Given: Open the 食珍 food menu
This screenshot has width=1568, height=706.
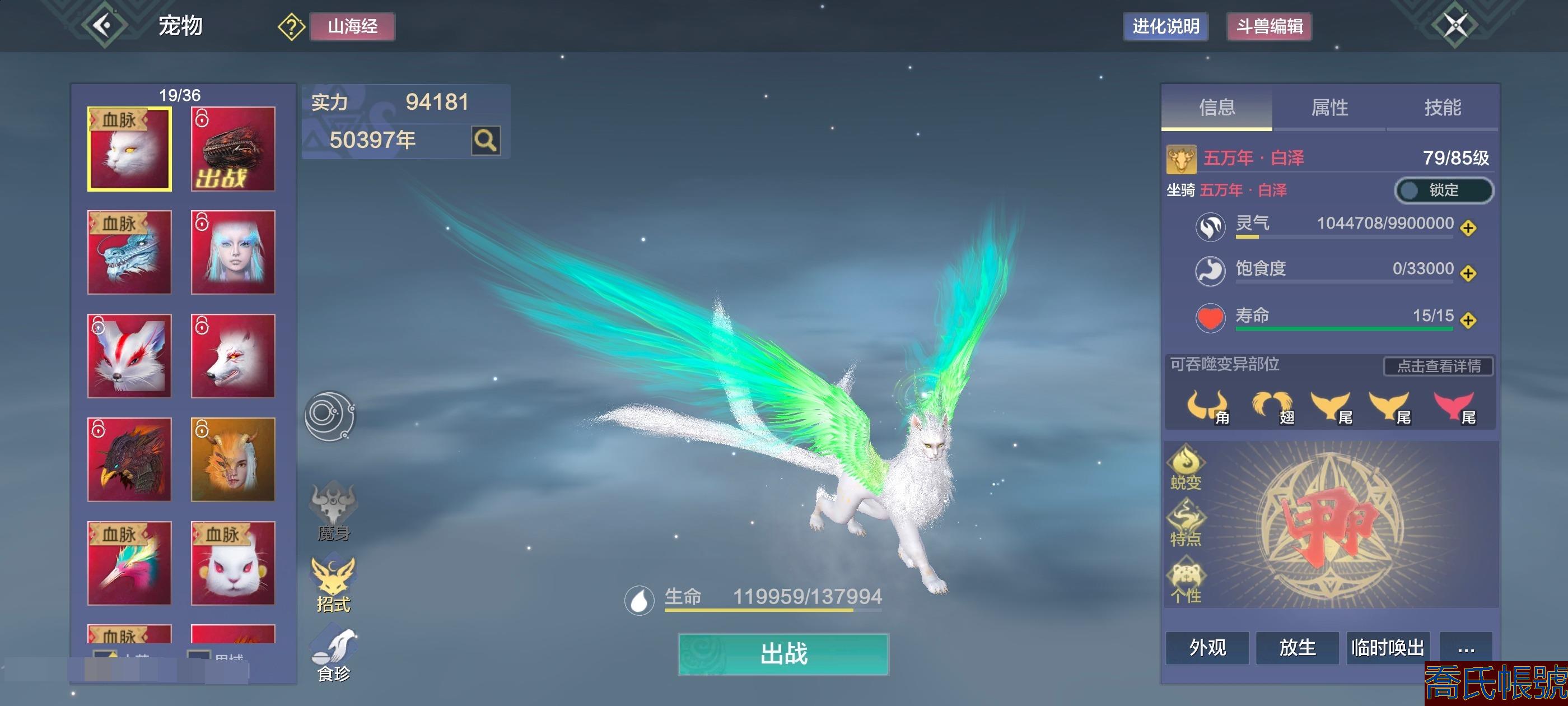Looking at the screenshot, I should (333, 656).
